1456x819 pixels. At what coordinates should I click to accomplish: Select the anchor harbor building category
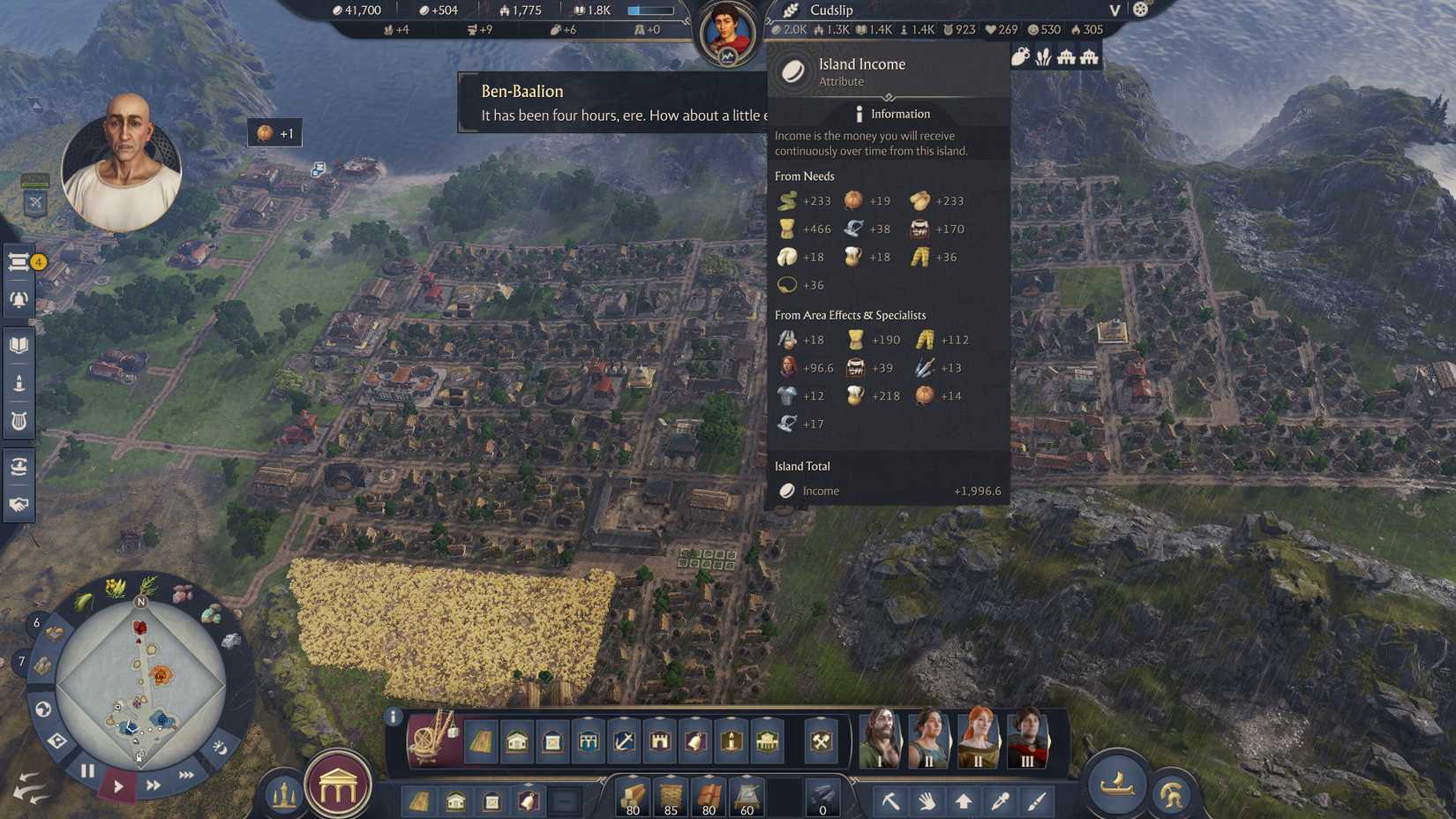click(623, 742)
